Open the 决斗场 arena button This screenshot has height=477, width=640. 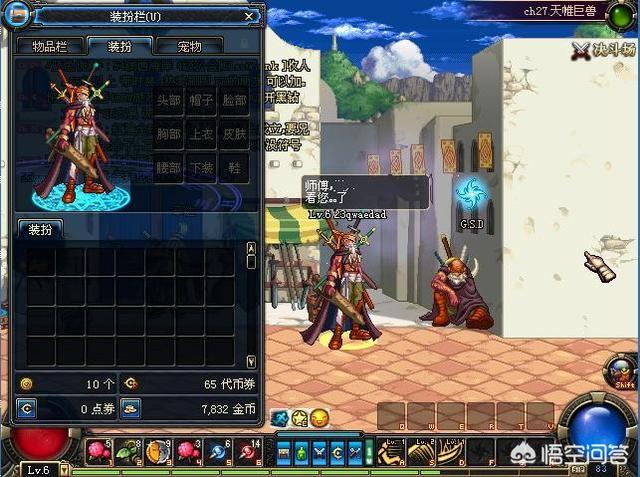(x=602, y=47)
